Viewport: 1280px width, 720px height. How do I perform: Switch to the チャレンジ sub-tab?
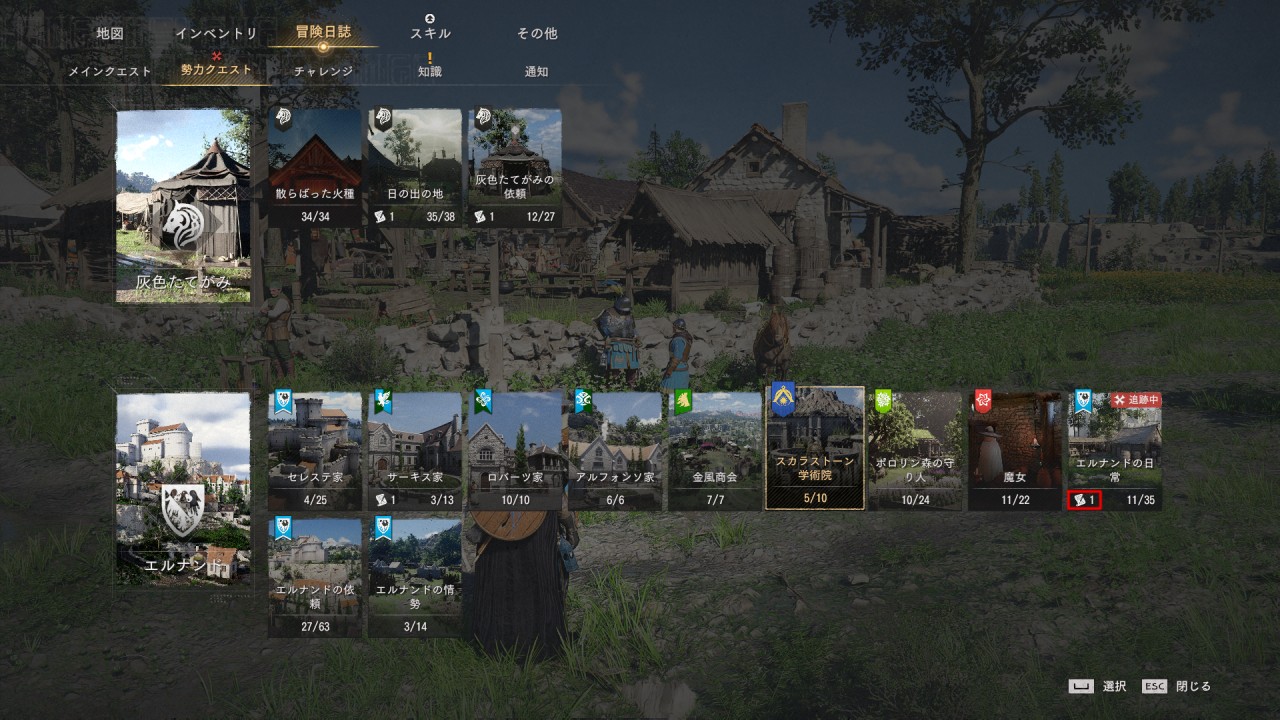323,72
